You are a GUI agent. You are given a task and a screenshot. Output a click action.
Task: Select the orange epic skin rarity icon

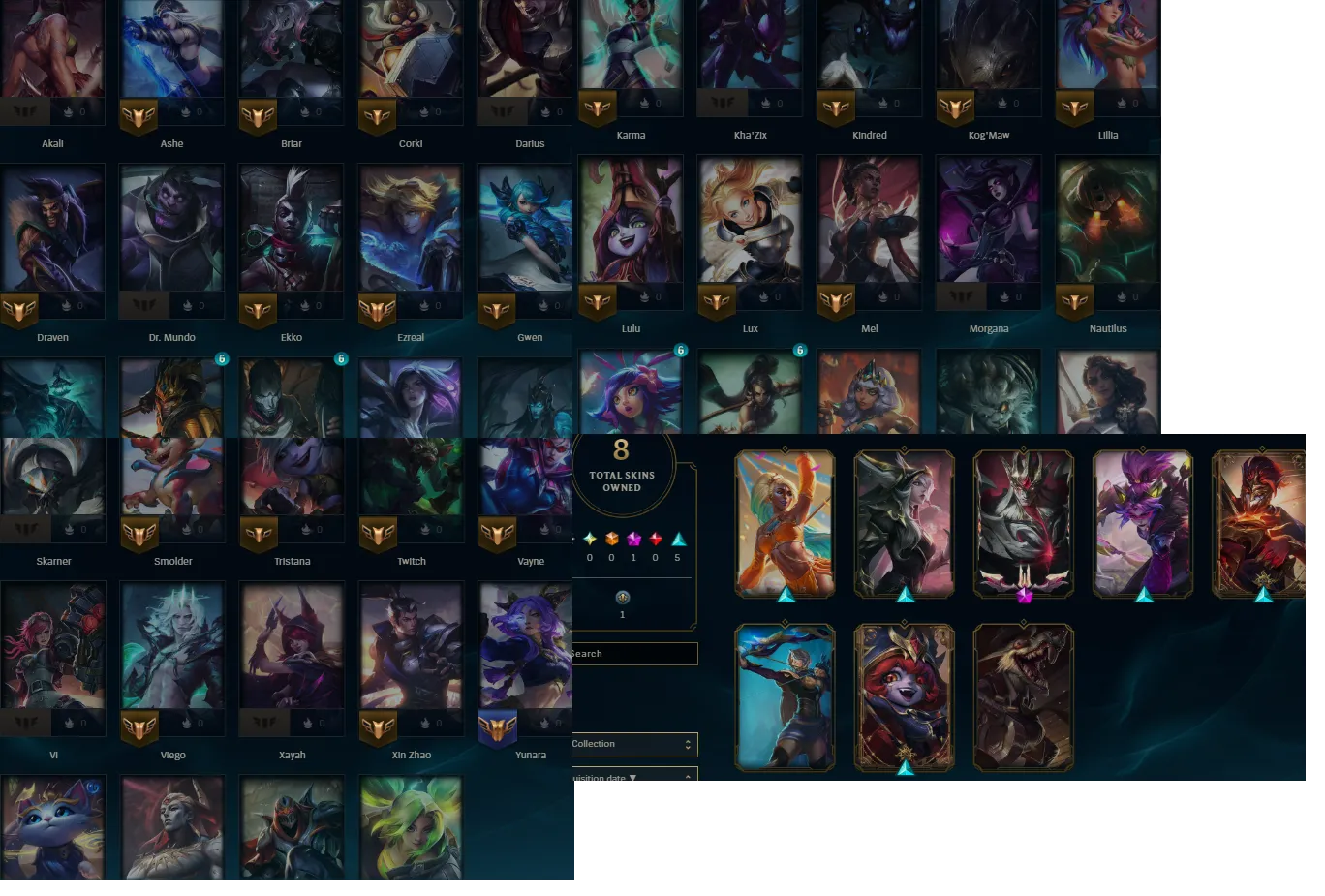(612, 539)
